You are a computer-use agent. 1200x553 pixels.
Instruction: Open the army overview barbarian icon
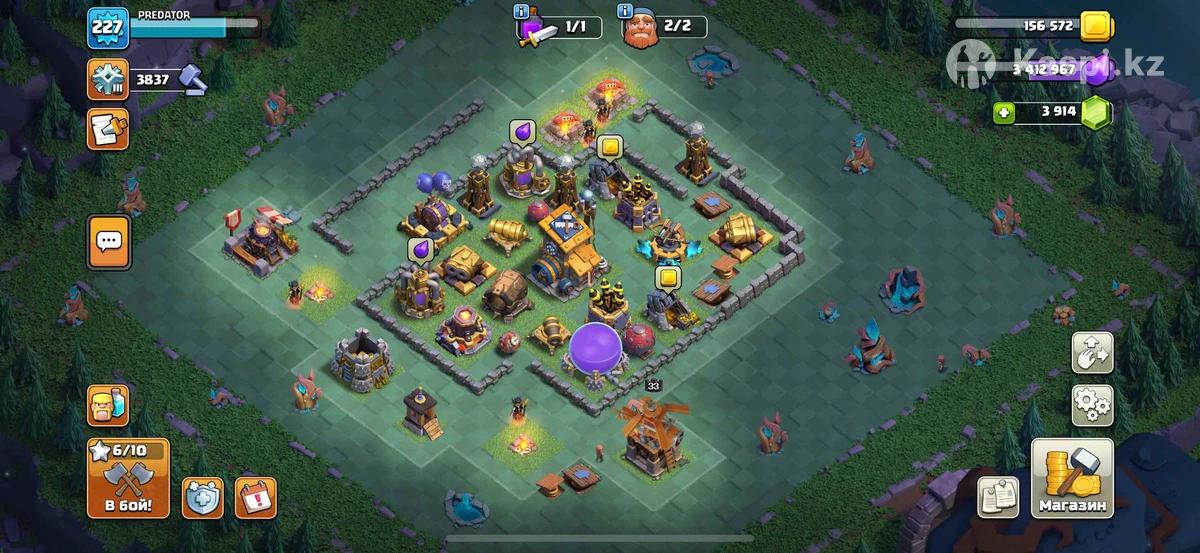107,407
